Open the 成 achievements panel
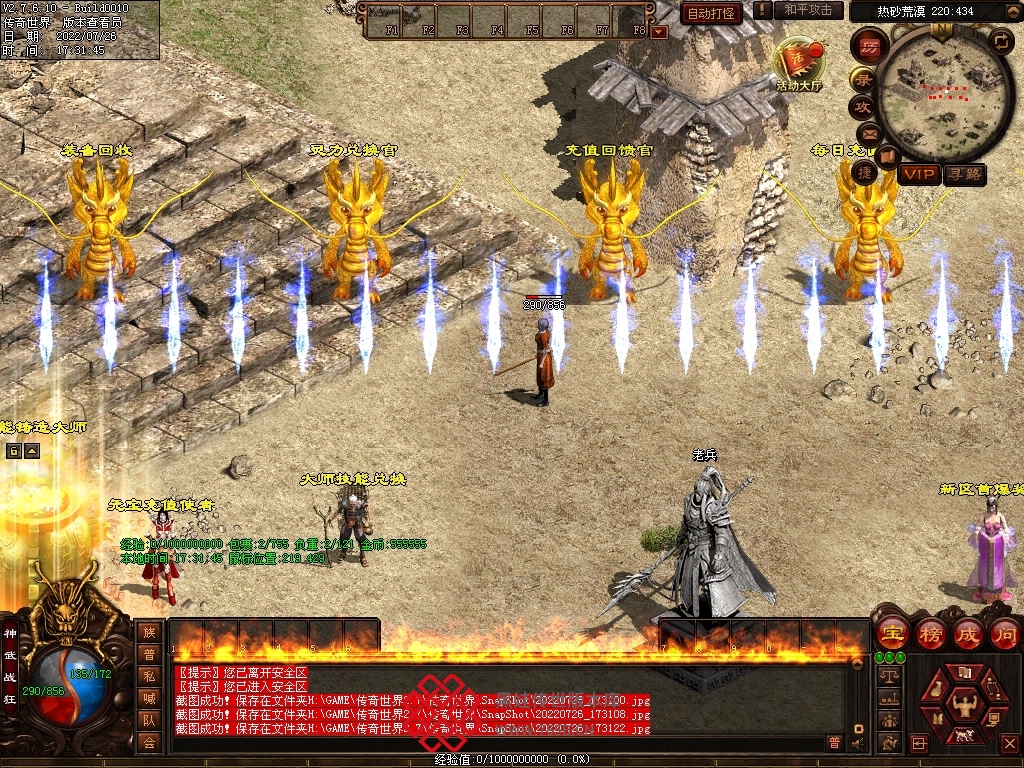 968,633
